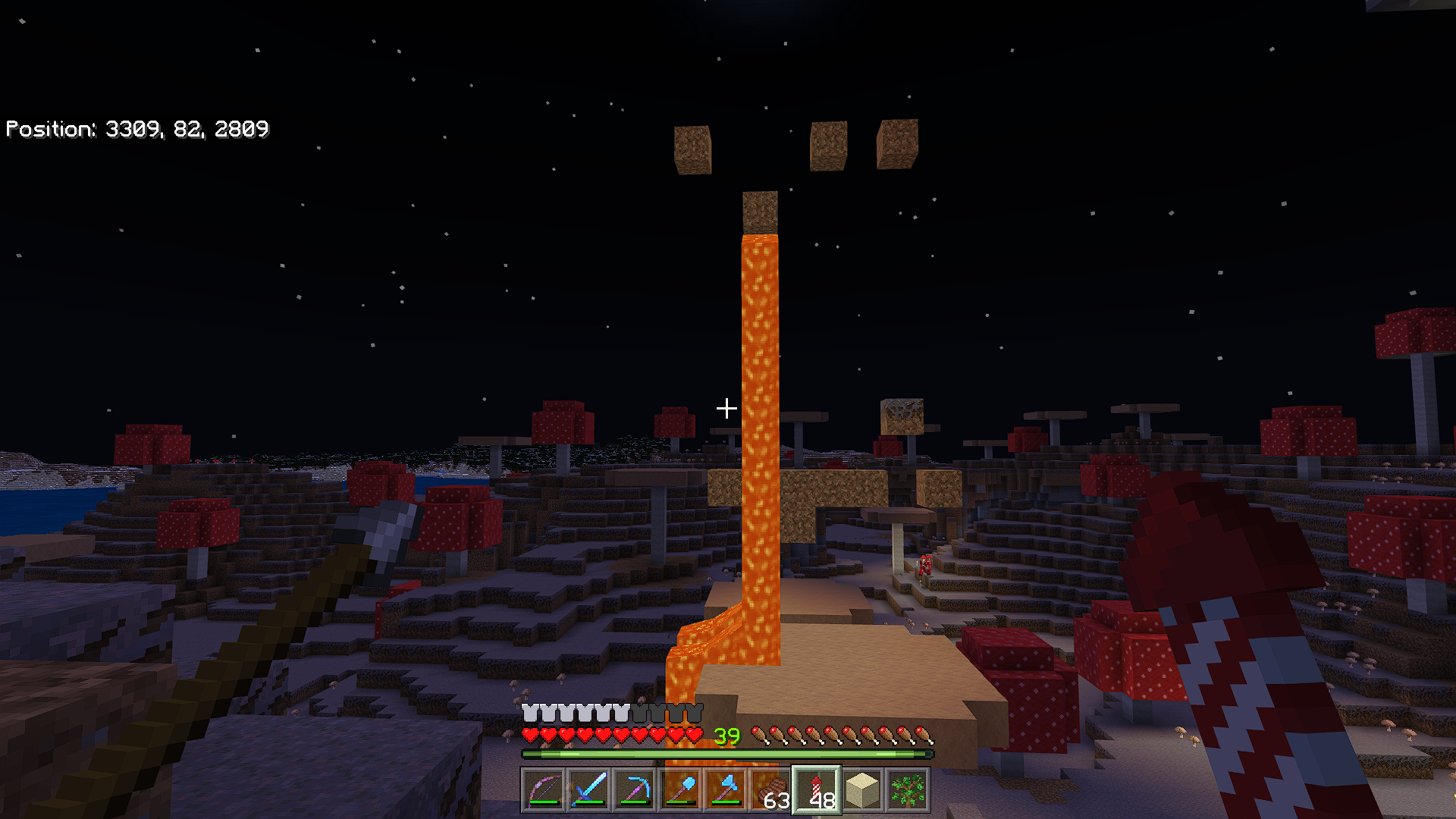Choose the diamond sword in the hotbar
1456x819 pixels.
pos(589,790)
